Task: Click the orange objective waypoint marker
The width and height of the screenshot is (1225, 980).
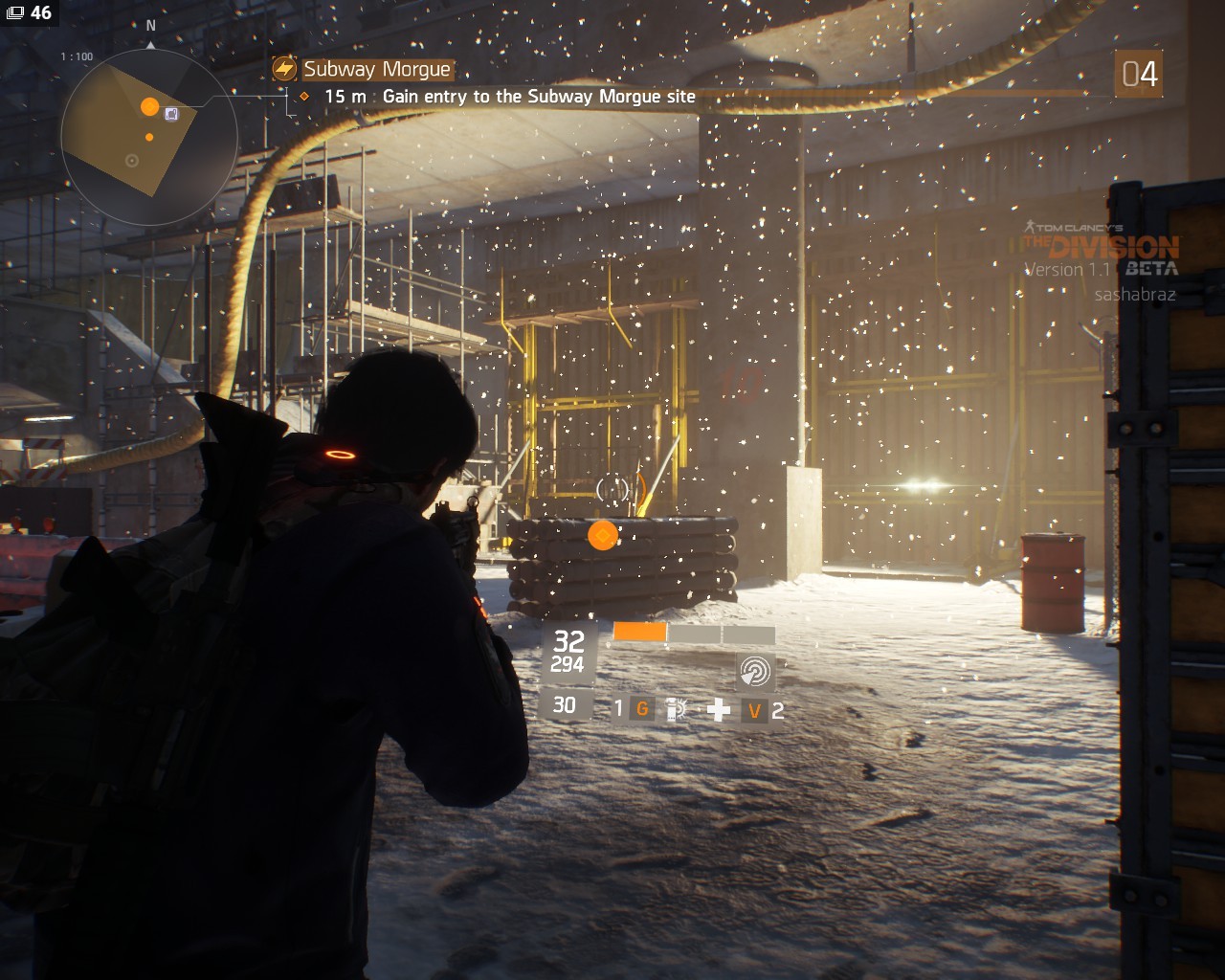Action: tap(602, 535)
